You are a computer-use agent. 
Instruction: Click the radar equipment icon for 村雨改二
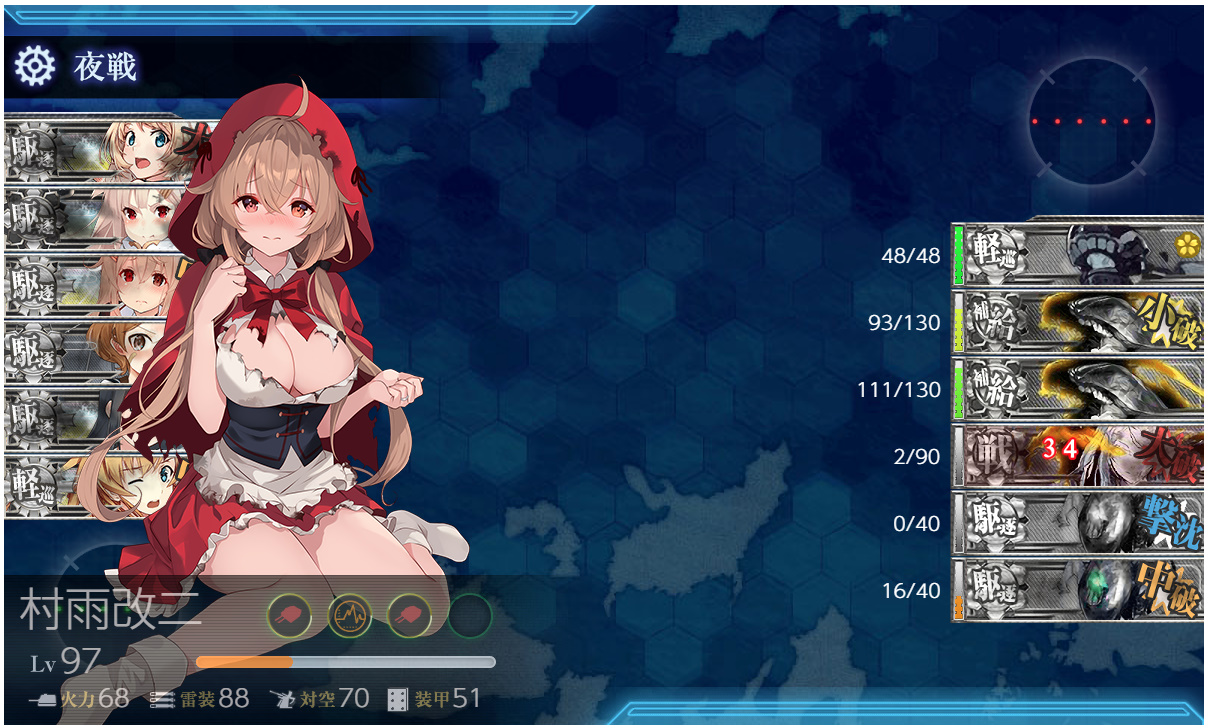tap(349, 616)
